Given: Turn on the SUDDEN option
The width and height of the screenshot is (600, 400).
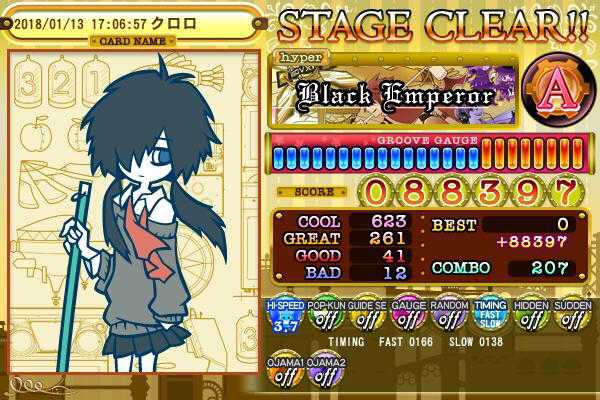Looking at the screenshot, I should coord(572,316).
